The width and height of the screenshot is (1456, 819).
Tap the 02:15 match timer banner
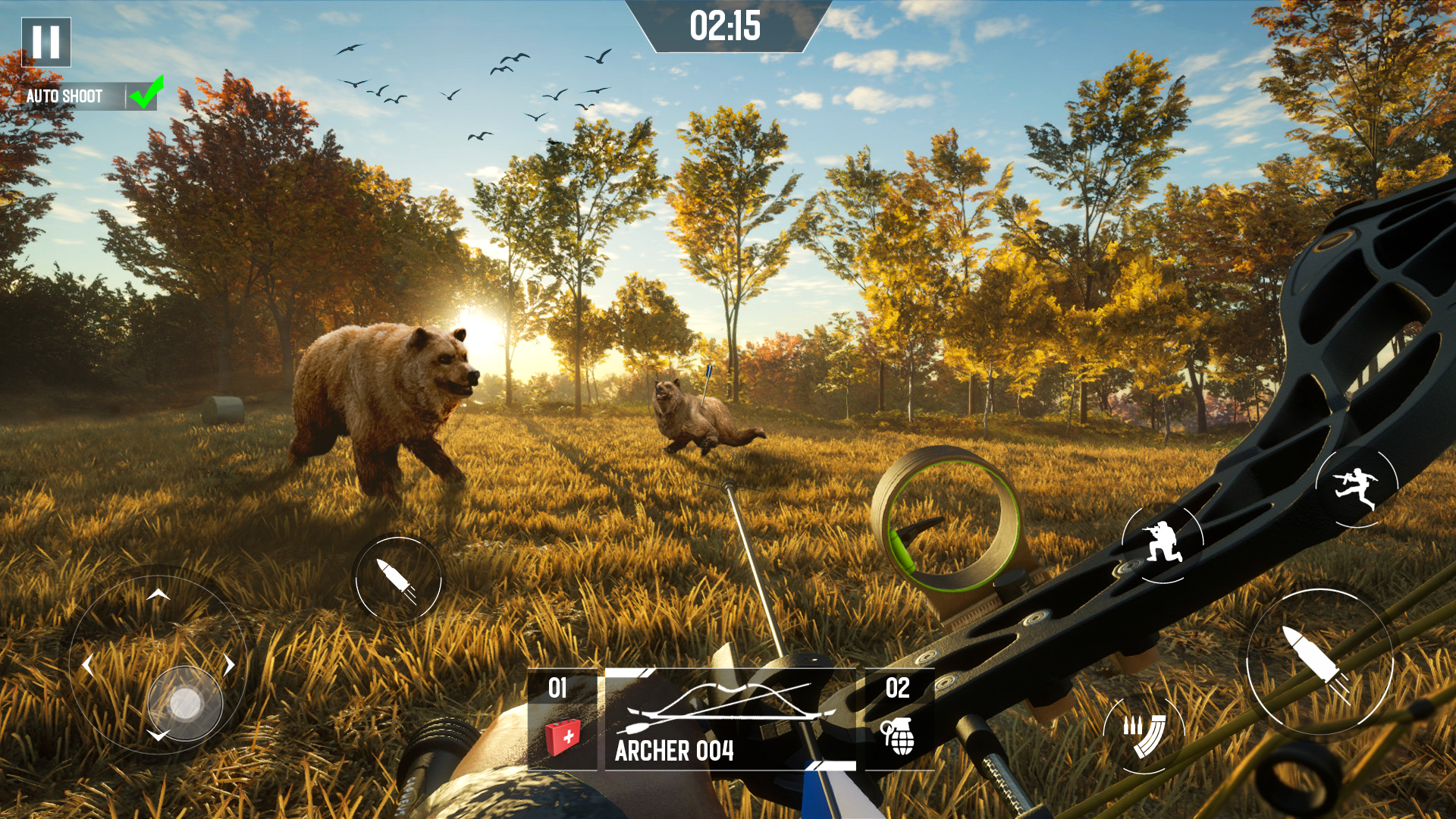726,25
